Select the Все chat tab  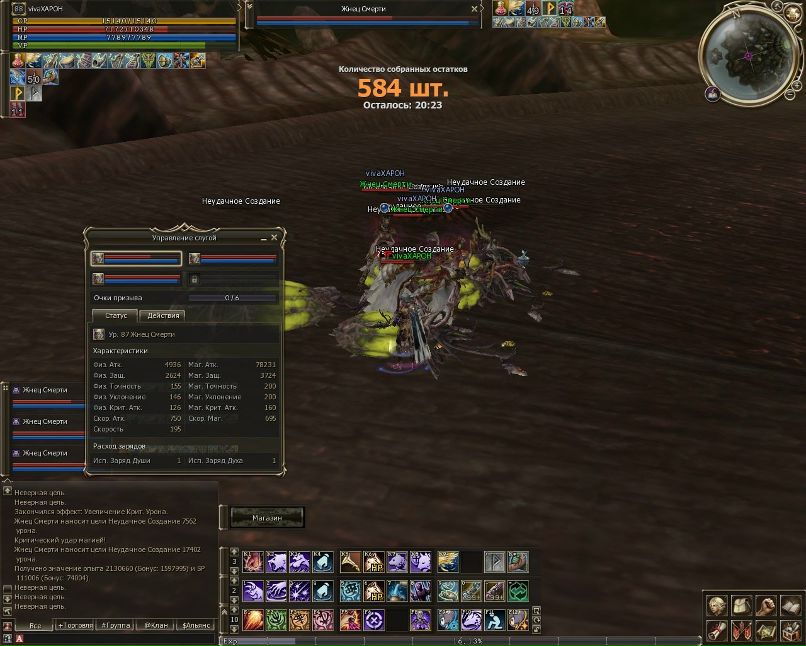35,625
